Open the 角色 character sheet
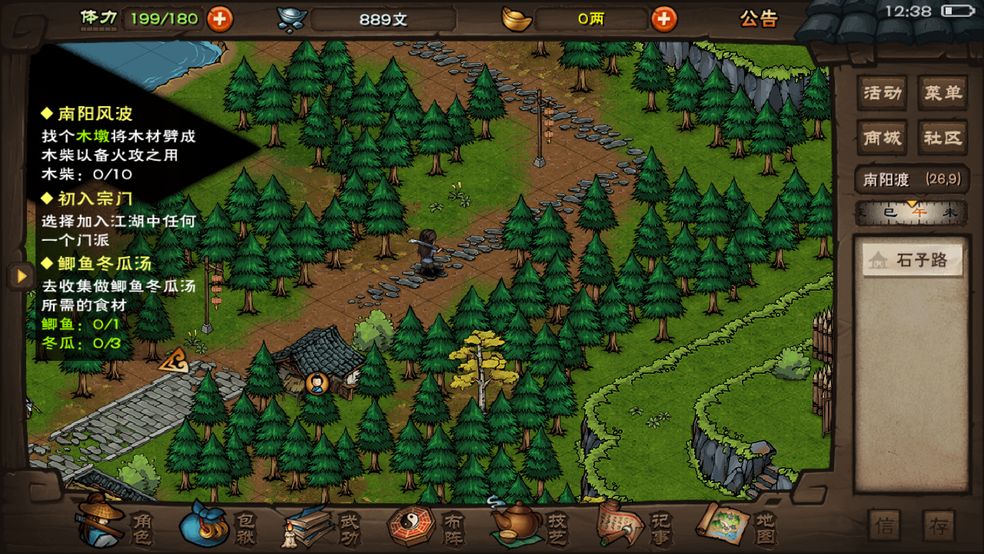 click(x=113, y=522)
